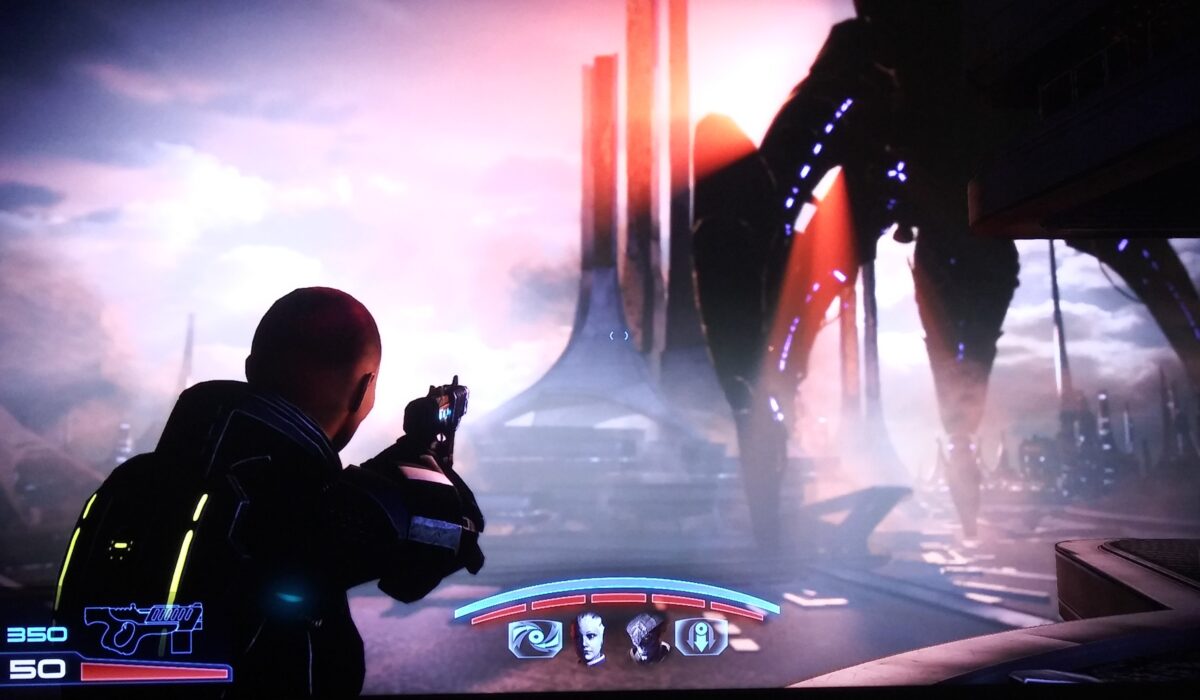Activate the downward arrow power icon
The width and height of the screenshot is (1200, 700).
[x=701, y=638]
